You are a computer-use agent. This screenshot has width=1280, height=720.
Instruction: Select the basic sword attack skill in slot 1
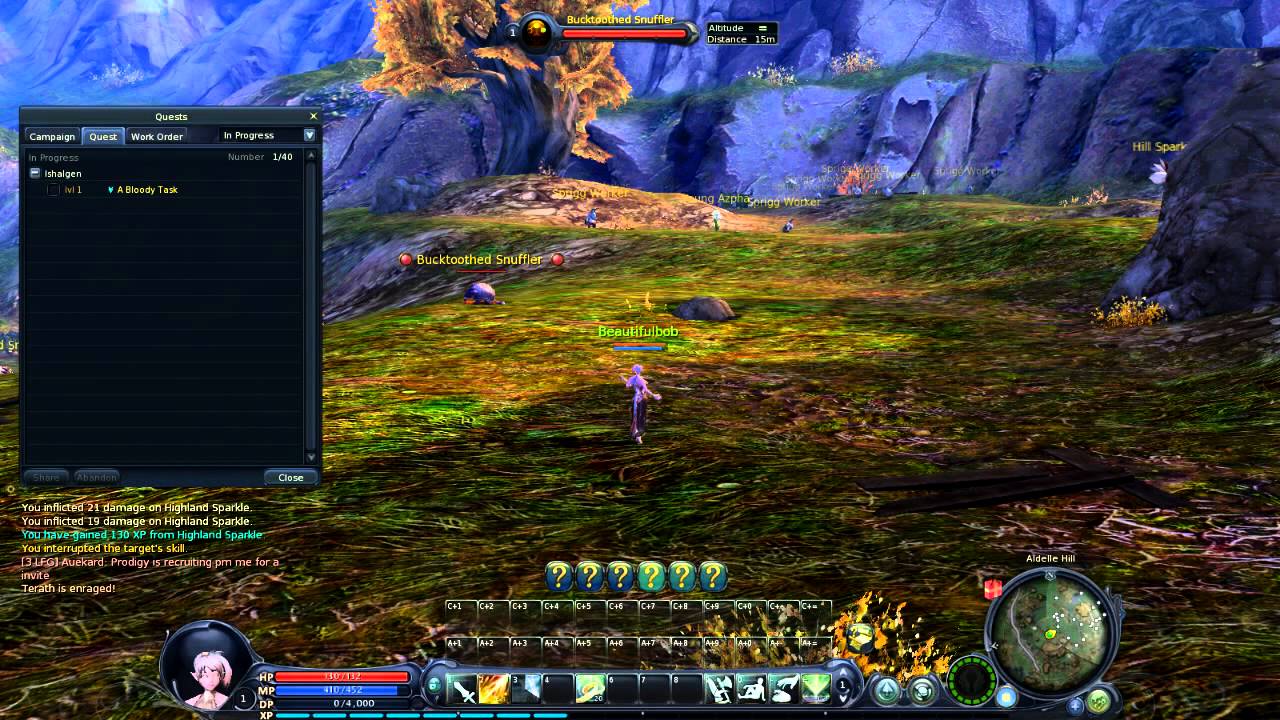tap(464, 689)
